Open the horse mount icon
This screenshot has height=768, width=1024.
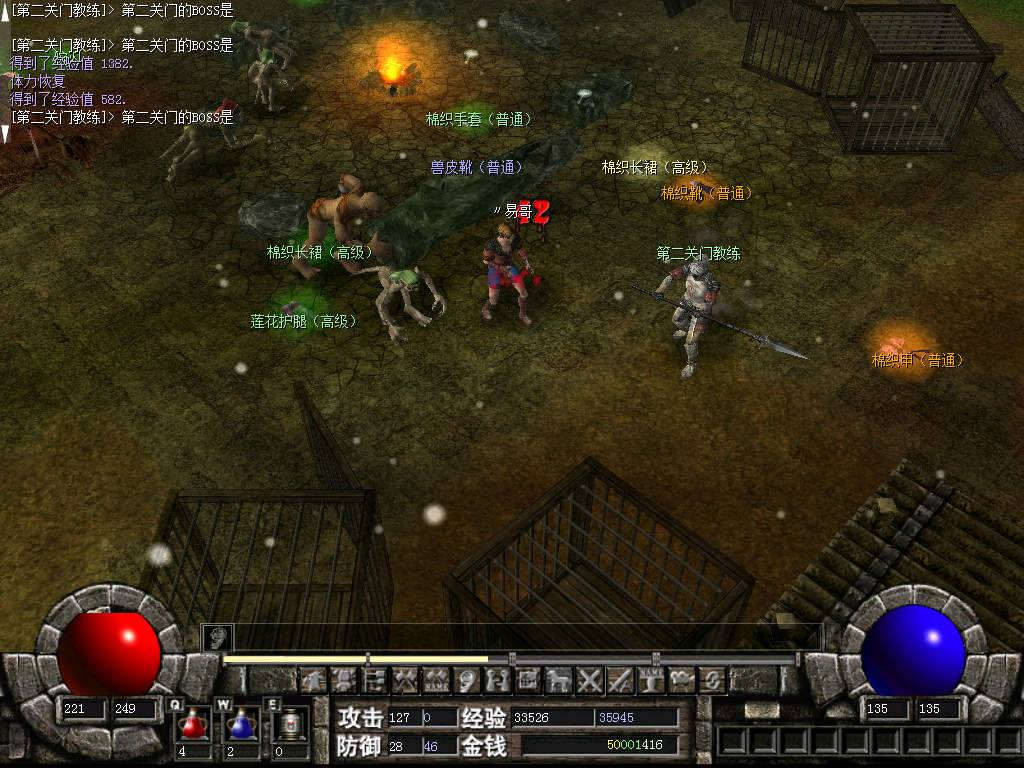(x=559, y=681)
